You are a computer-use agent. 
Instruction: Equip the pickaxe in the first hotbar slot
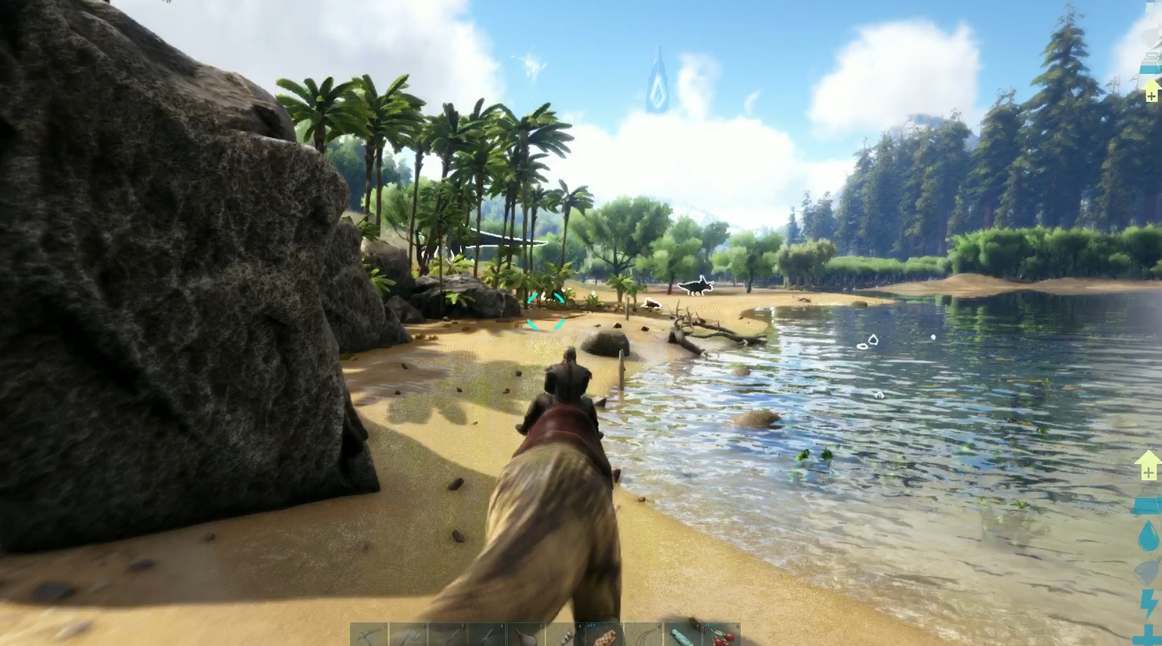[369, 636]
